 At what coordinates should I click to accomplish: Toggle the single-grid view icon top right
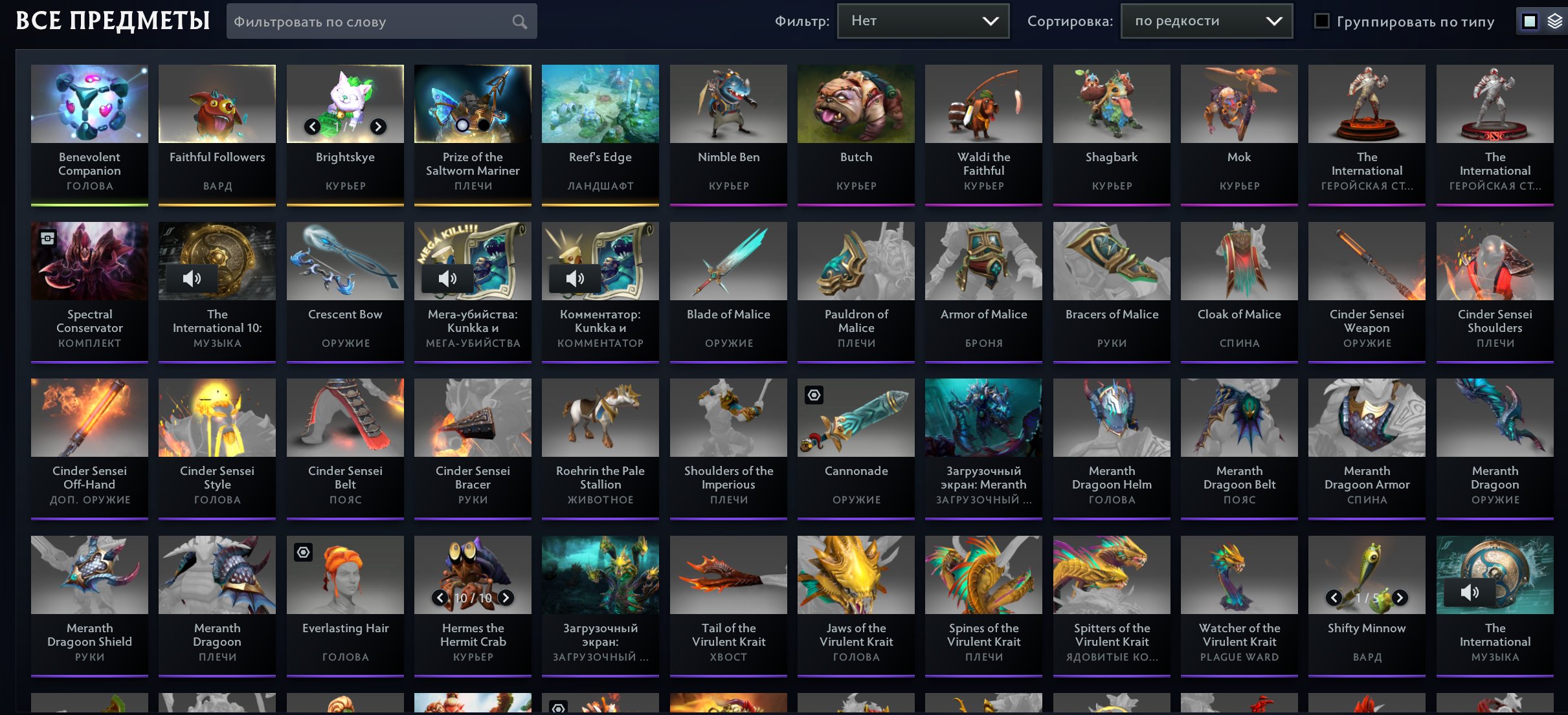[1530, 20]
